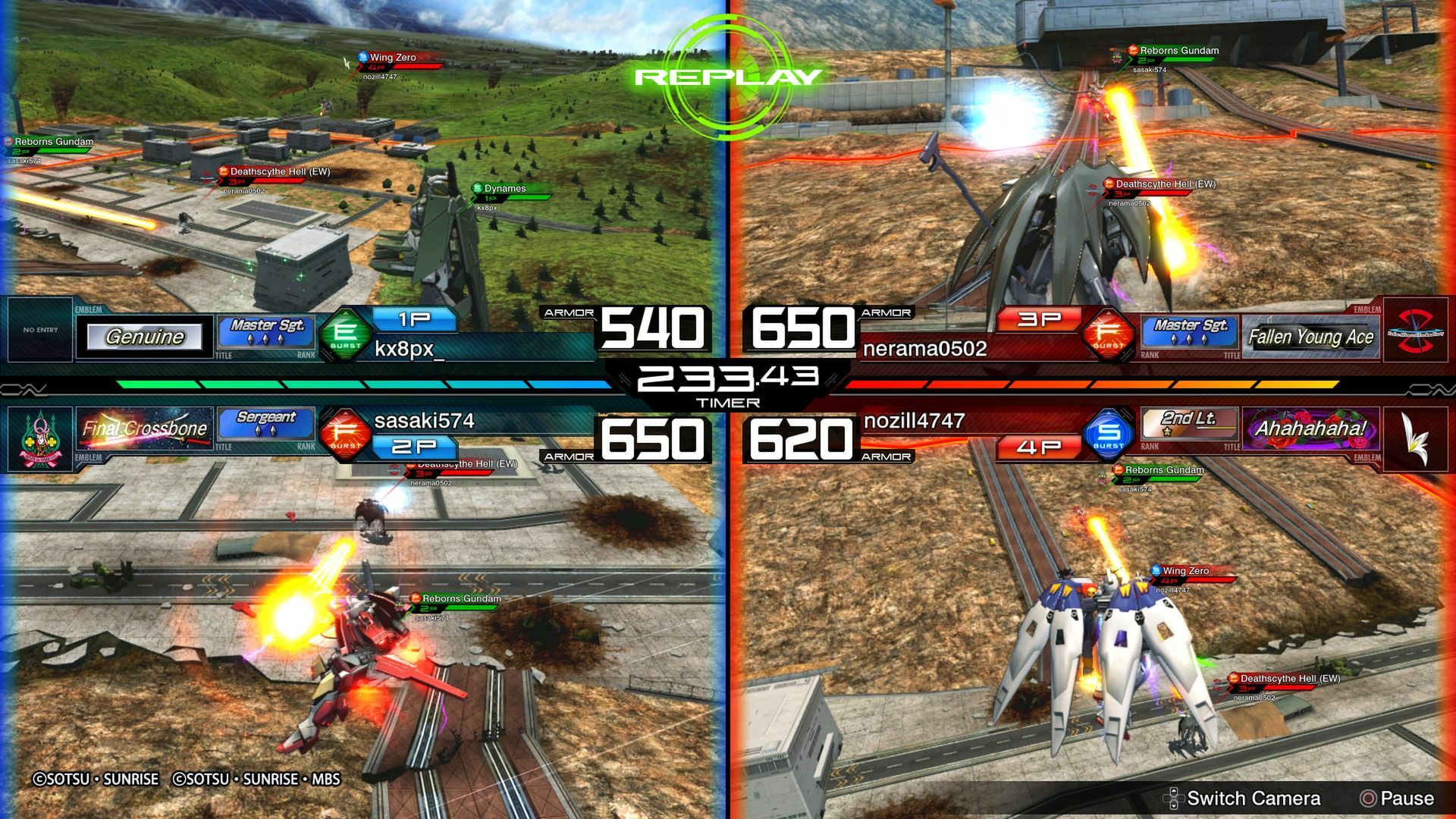Open the Genuine title plate

144,336
